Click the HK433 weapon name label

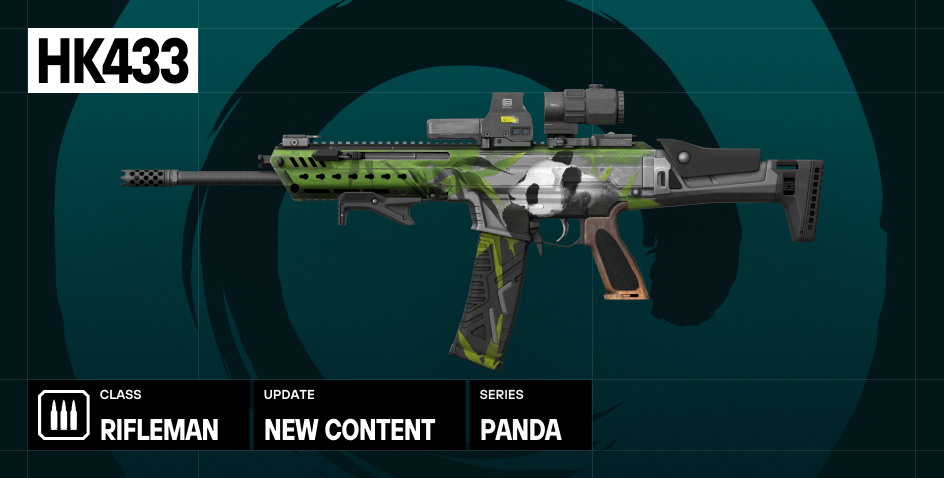coord(112,61)
